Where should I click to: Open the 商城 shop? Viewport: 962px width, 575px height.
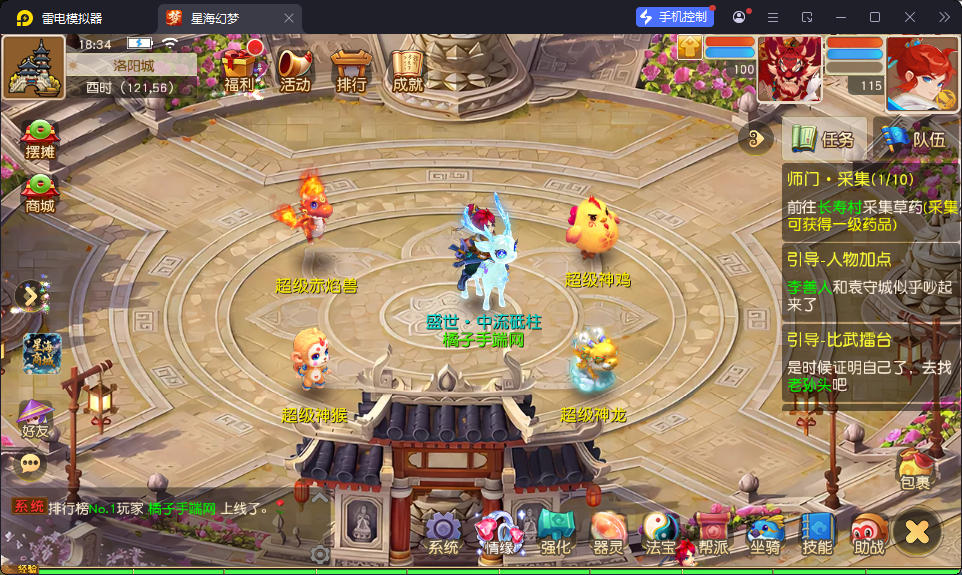coord(40,192)
